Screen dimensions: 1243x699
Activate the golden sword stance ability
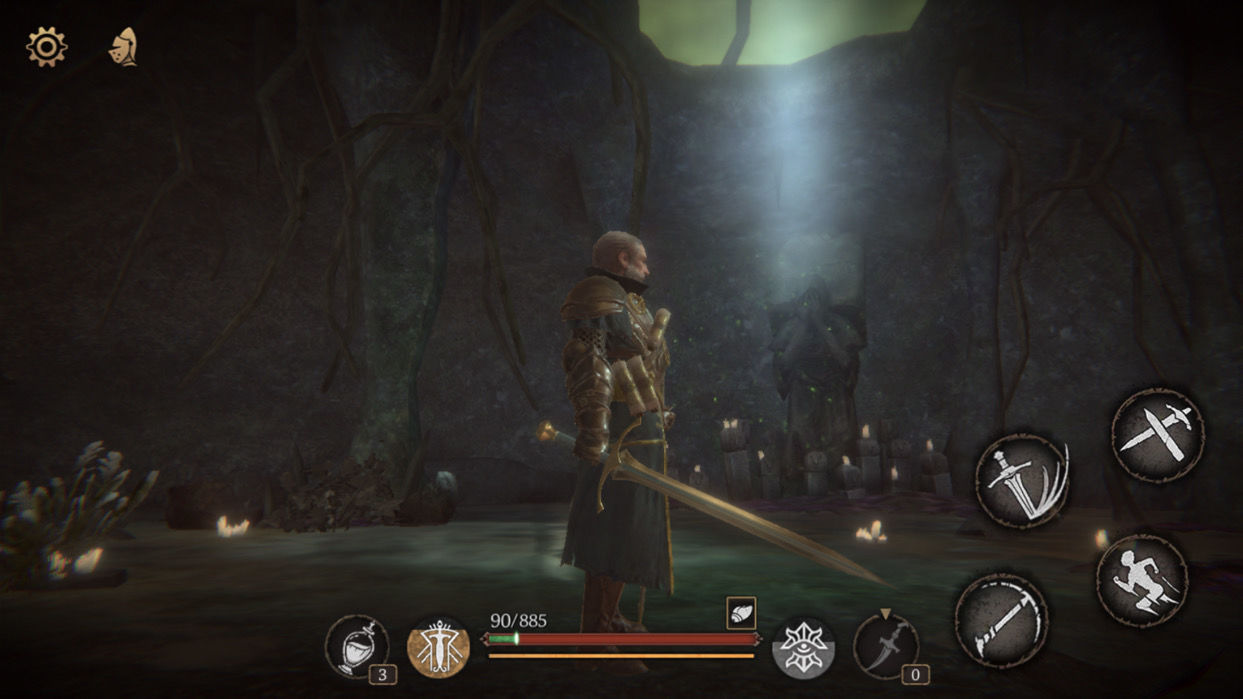coord(438,648)
